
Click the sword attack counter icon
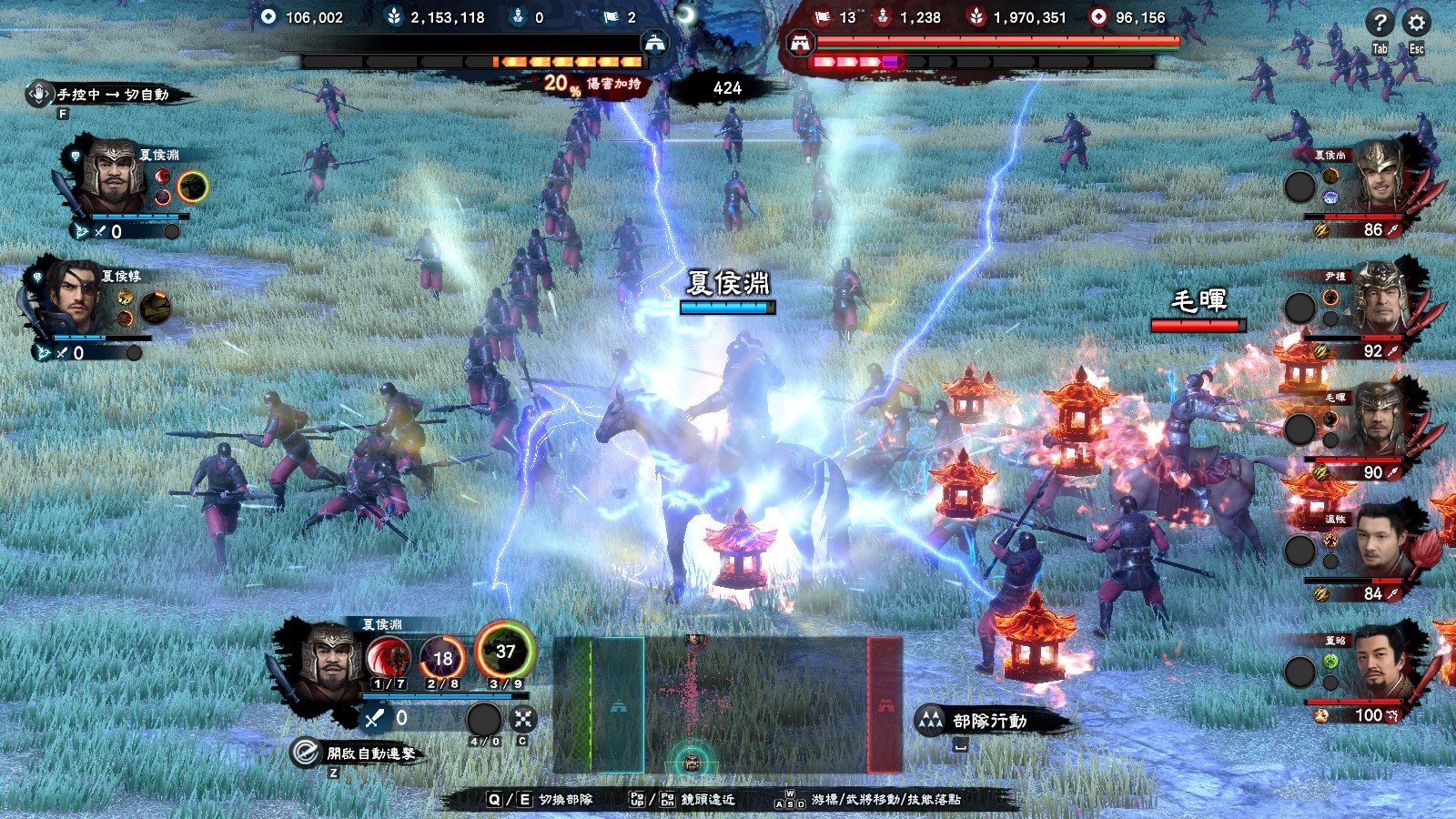(x=372, y=718)
